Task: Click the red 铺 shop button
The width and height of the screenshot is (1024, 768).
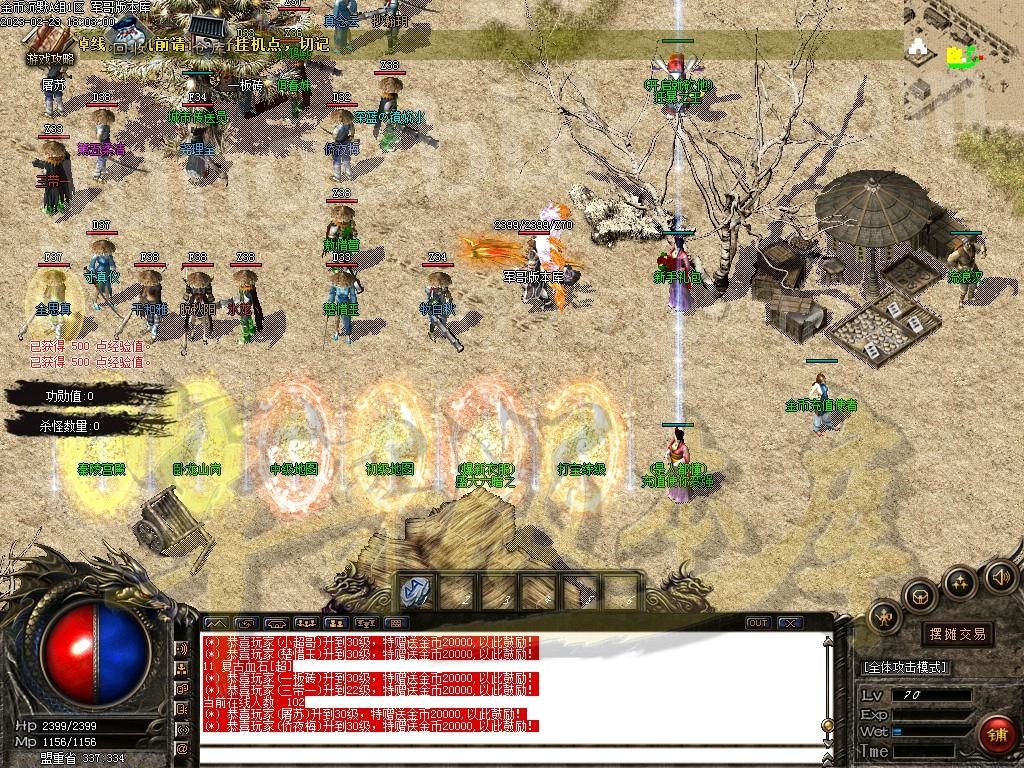Action: coord(996,735)
